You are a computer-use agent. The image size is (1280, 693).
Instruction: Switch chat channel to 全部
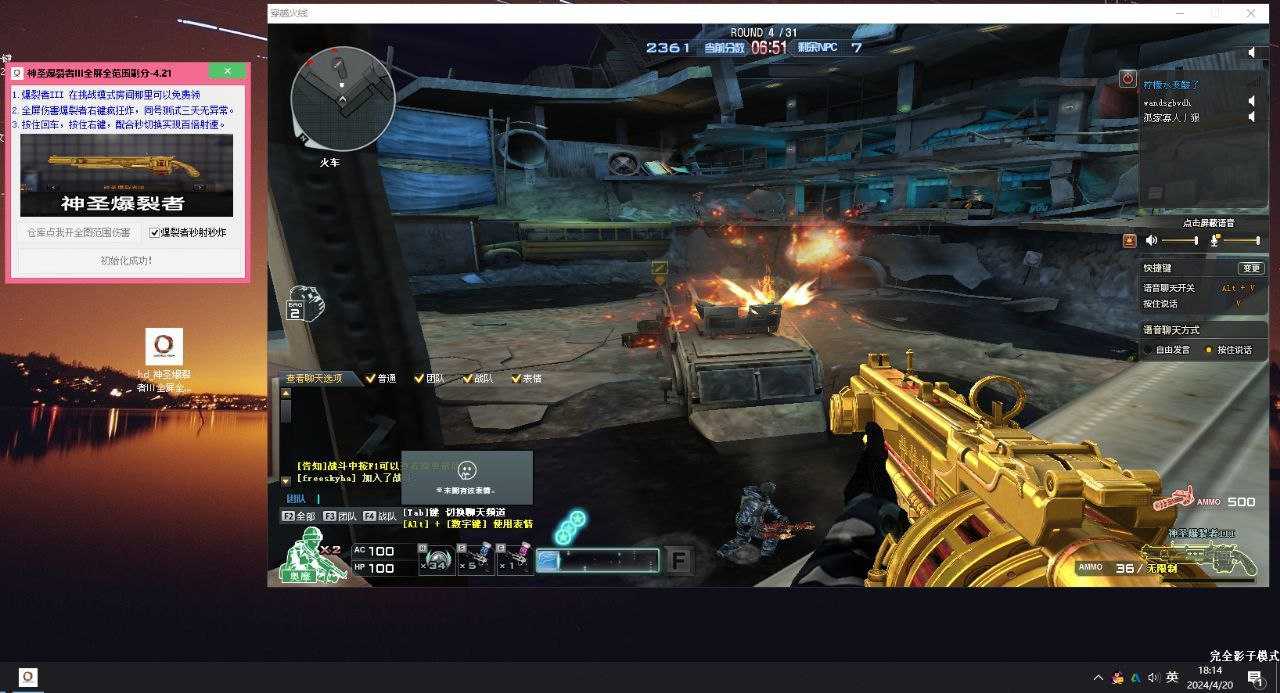pyautogui.click(x=299, y=517)
